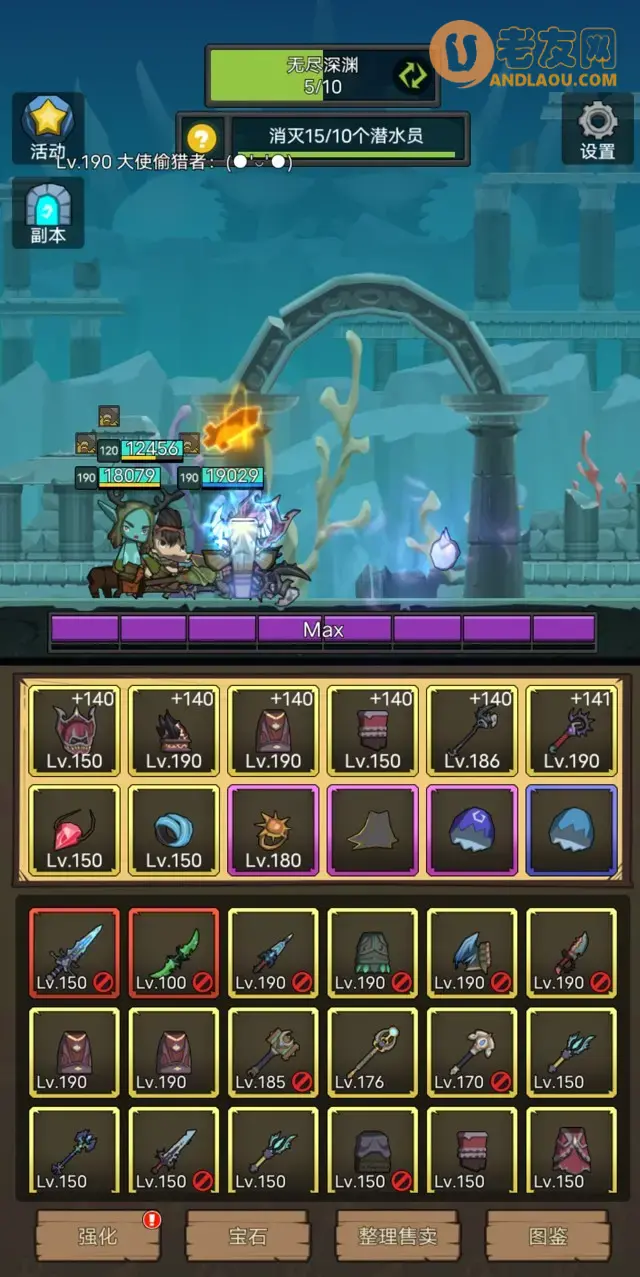Open the 整理售卖 sort and sell menu
The image size is (640, 1277).
tap(397, 1236)
